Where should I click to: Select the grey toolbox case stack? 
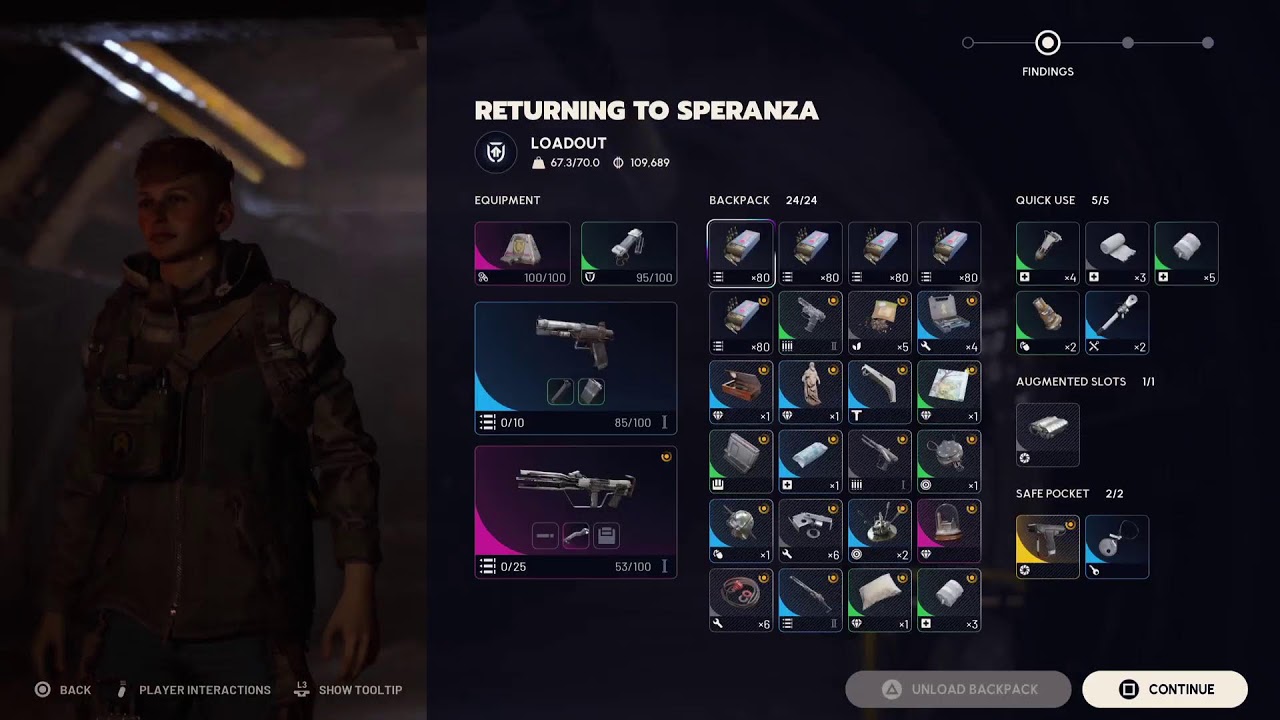949,323
